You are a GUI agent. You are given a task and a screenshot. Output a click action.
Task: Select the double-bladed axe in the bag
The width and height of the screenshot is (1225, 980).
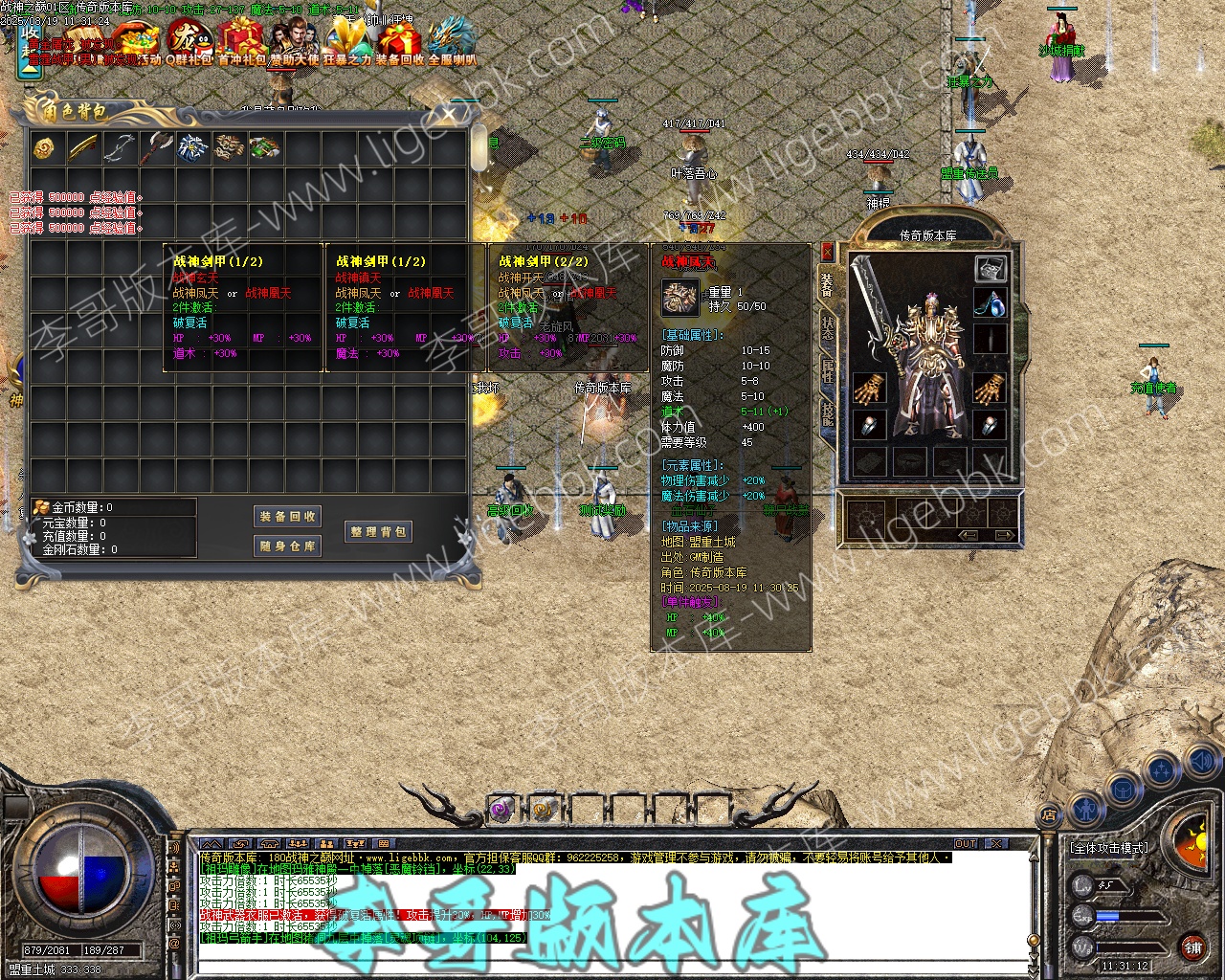coord(154,147)
